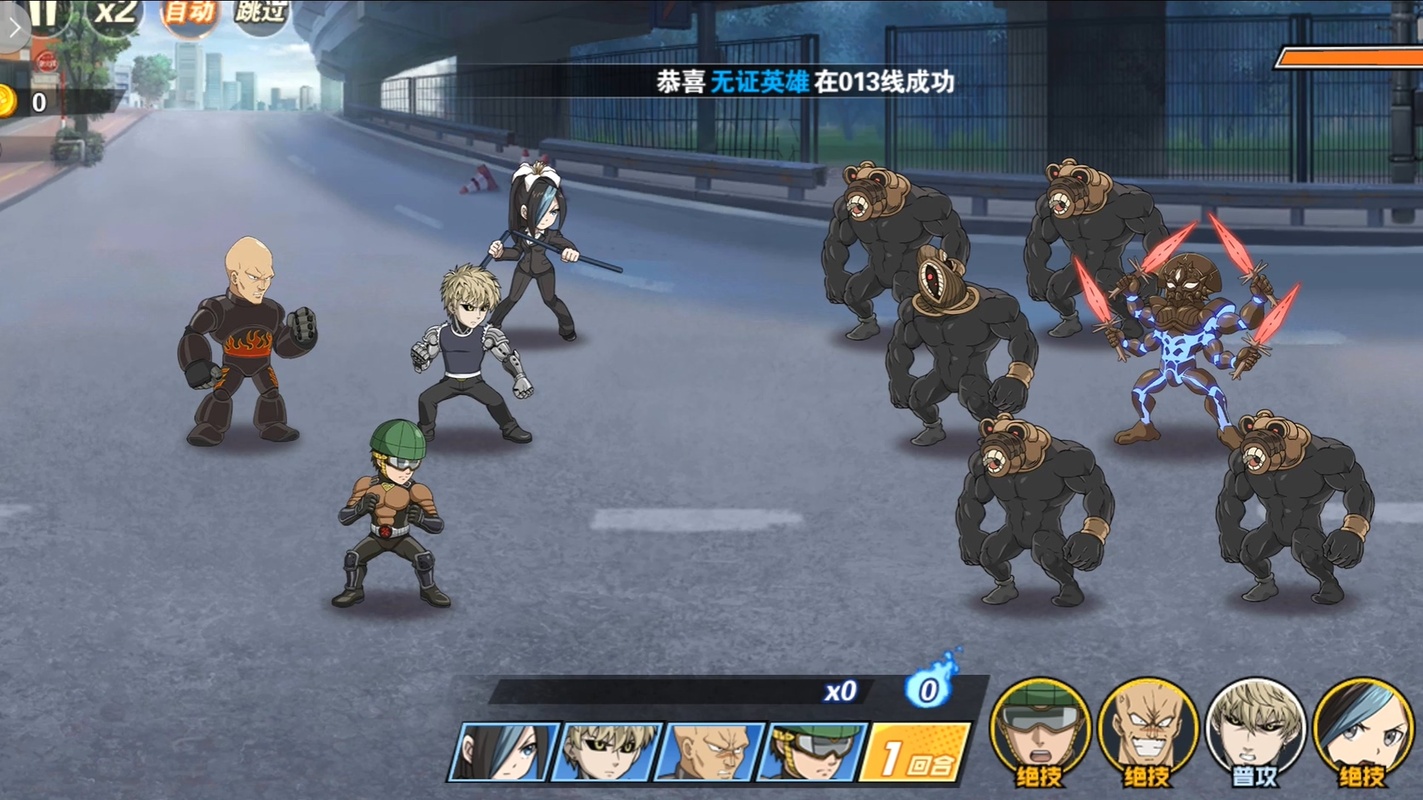Trigger the bald hero's 绝技 skill
The height and width of the screenshot is (800, 1423).
point(1147,732)
